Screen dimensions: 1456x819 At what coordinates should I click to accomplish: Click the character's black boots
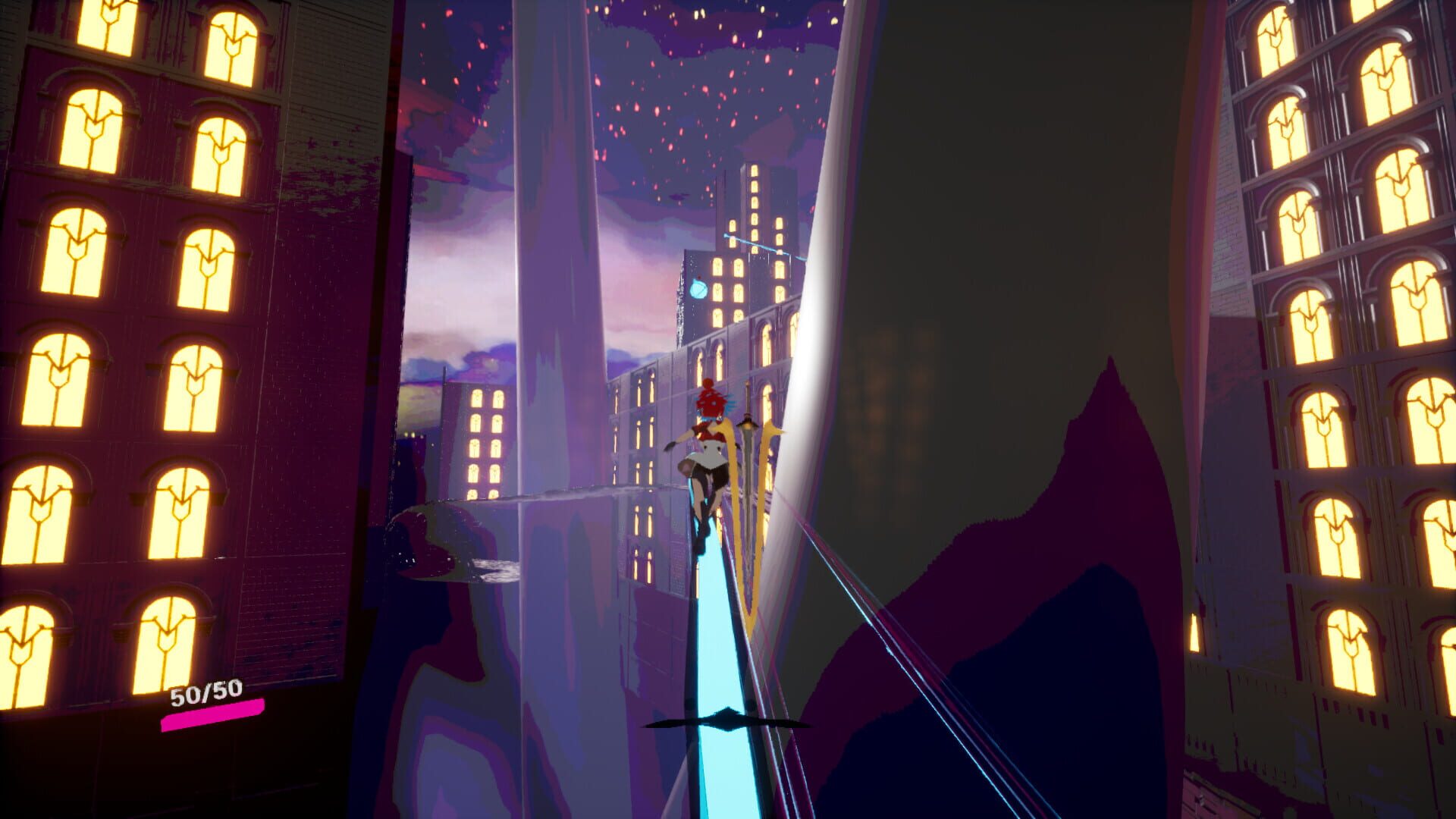point(701,535)
